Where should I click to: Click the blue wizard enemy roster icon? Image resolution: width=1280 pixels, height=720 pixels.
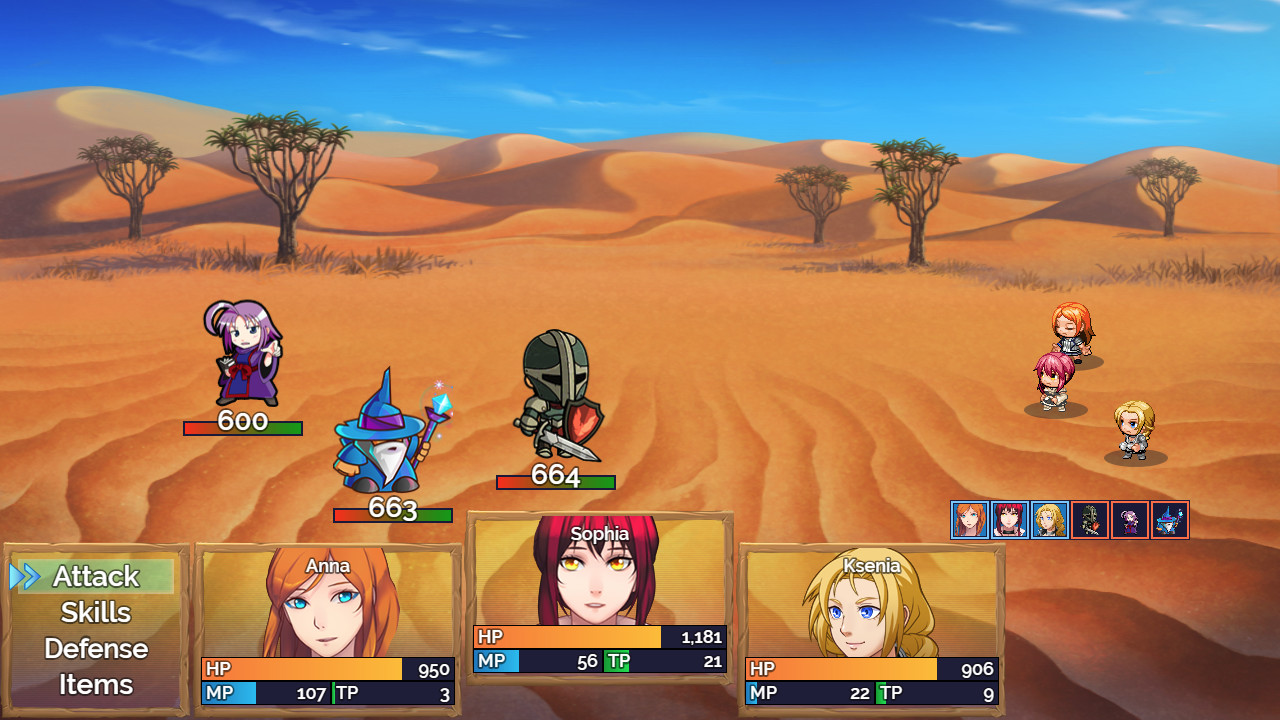tap(1171, 520)
